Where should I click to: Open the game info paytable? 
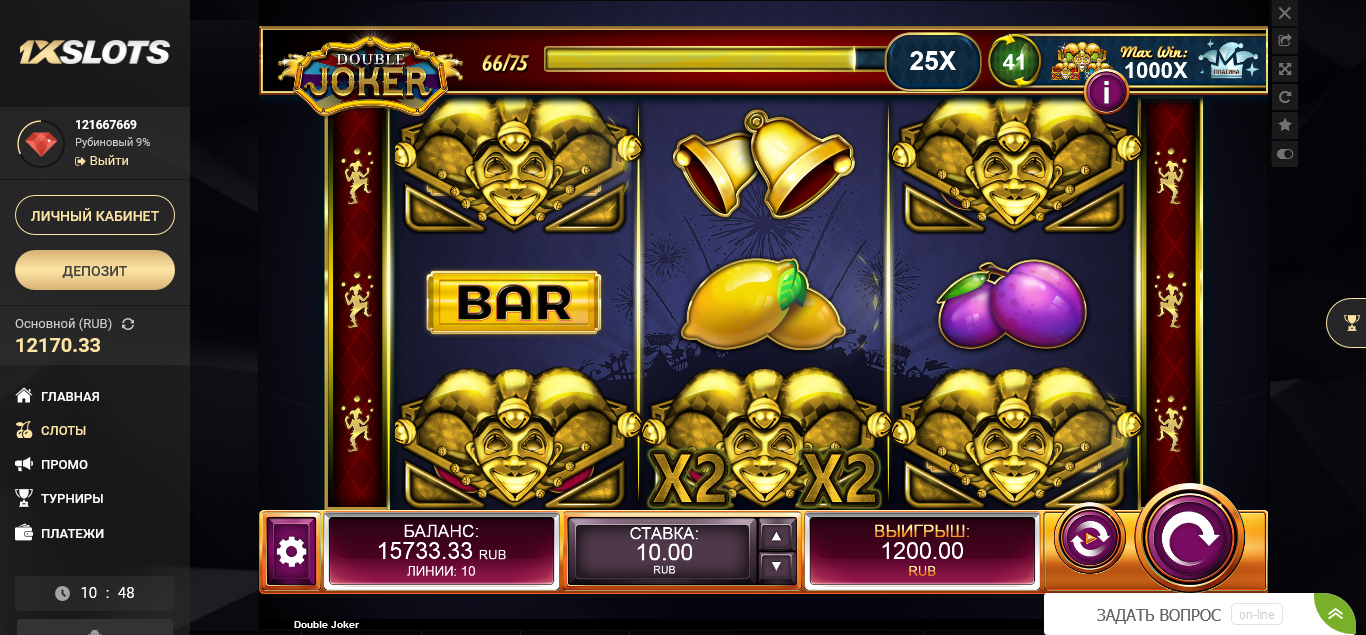point(1106,93)
